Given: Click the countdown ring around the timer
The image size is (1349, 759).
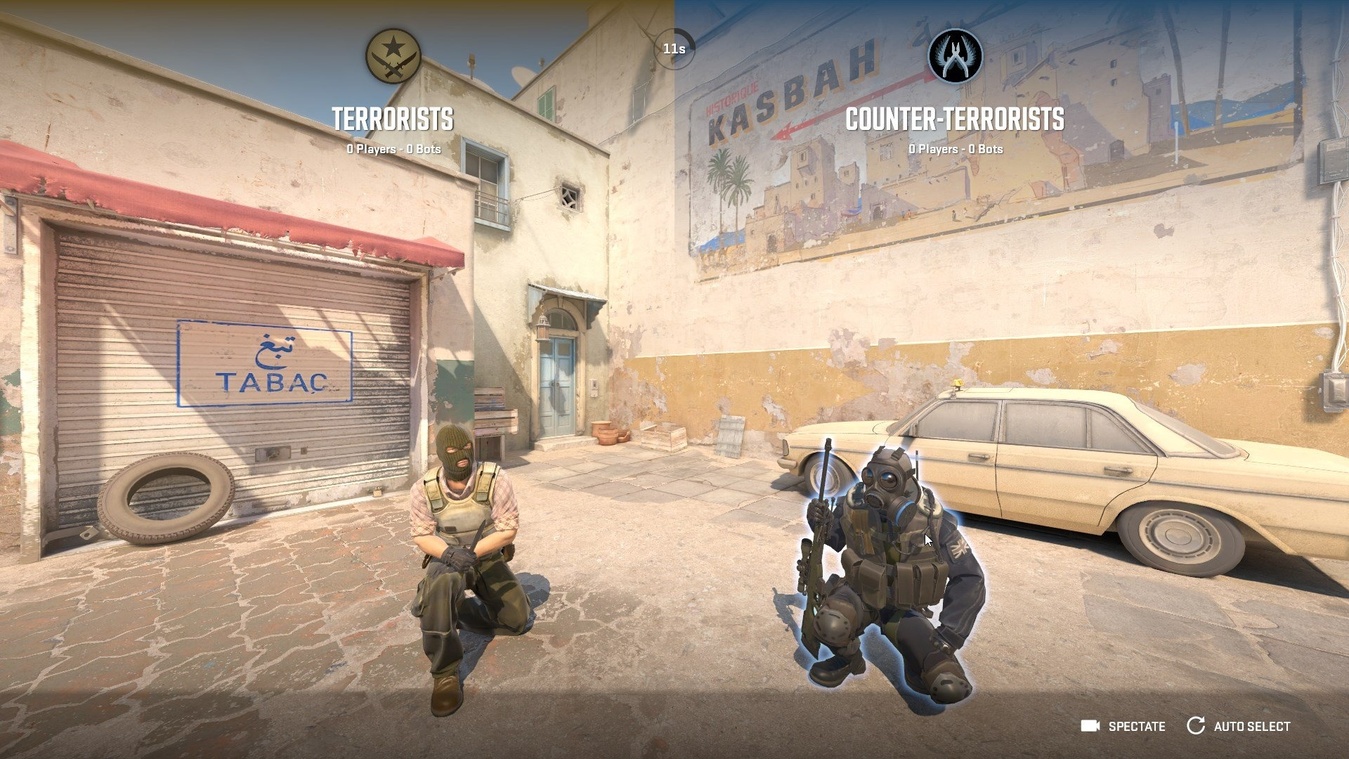Looking at the screenshot, I should [675, 30].
